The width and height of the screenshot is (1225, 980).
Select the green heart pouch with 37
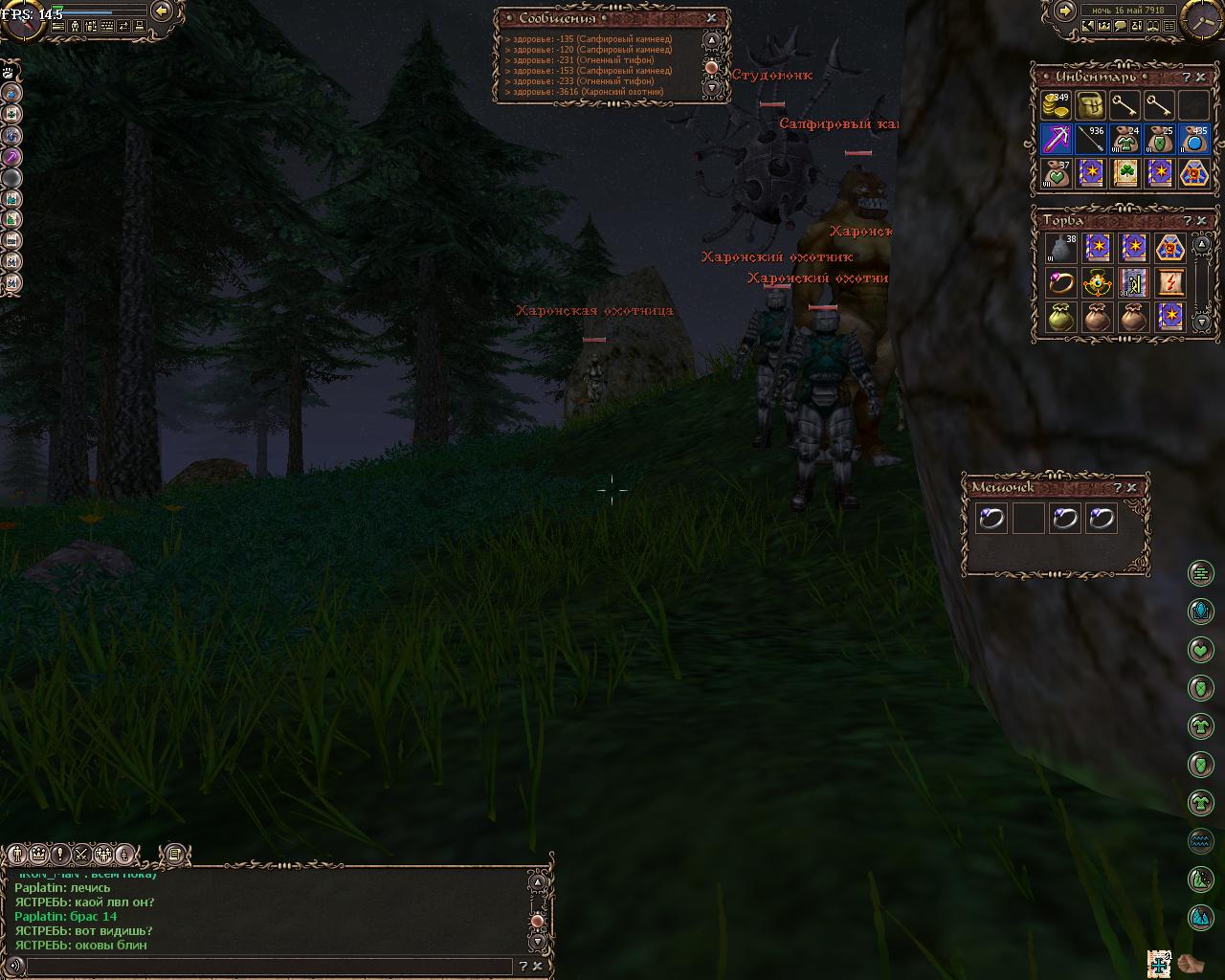click(1057, 174)
